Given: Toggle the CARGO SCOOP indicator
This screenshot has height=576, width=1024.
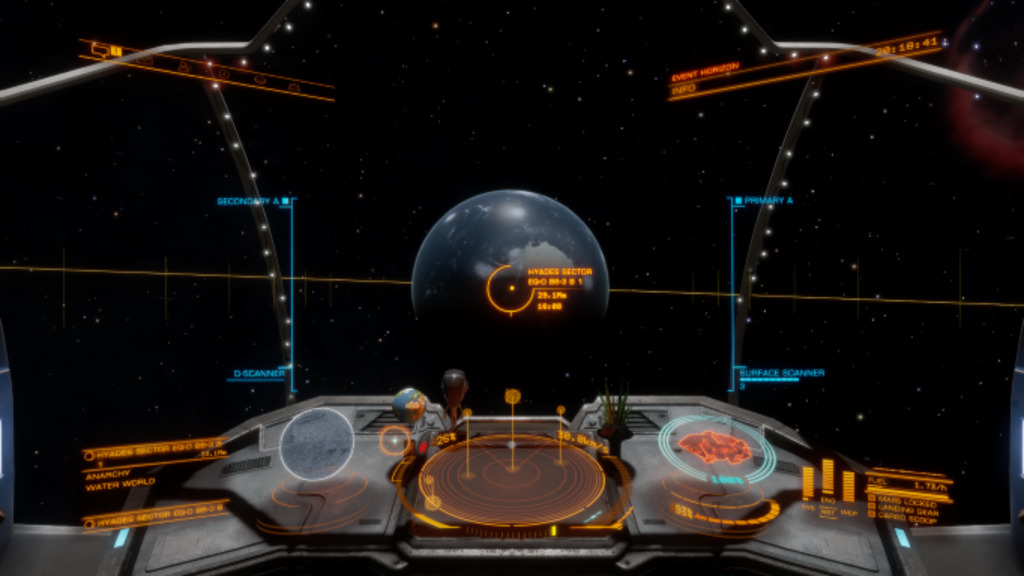Looking at the screenshot, I should [x=905, y=518].
